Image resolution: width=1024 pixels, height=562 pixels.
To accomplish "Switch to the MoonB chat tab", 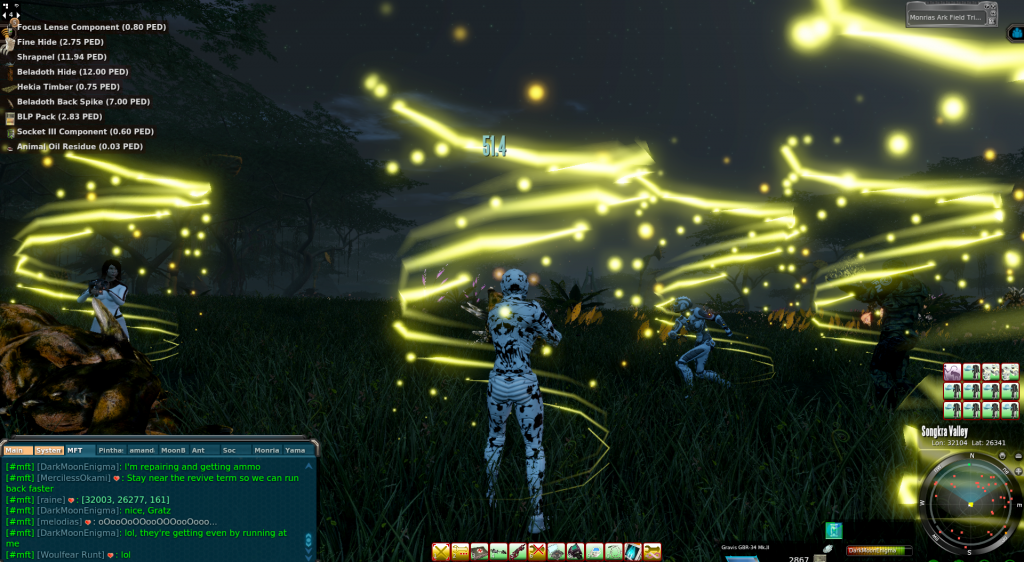I will (x=174, y=450).
